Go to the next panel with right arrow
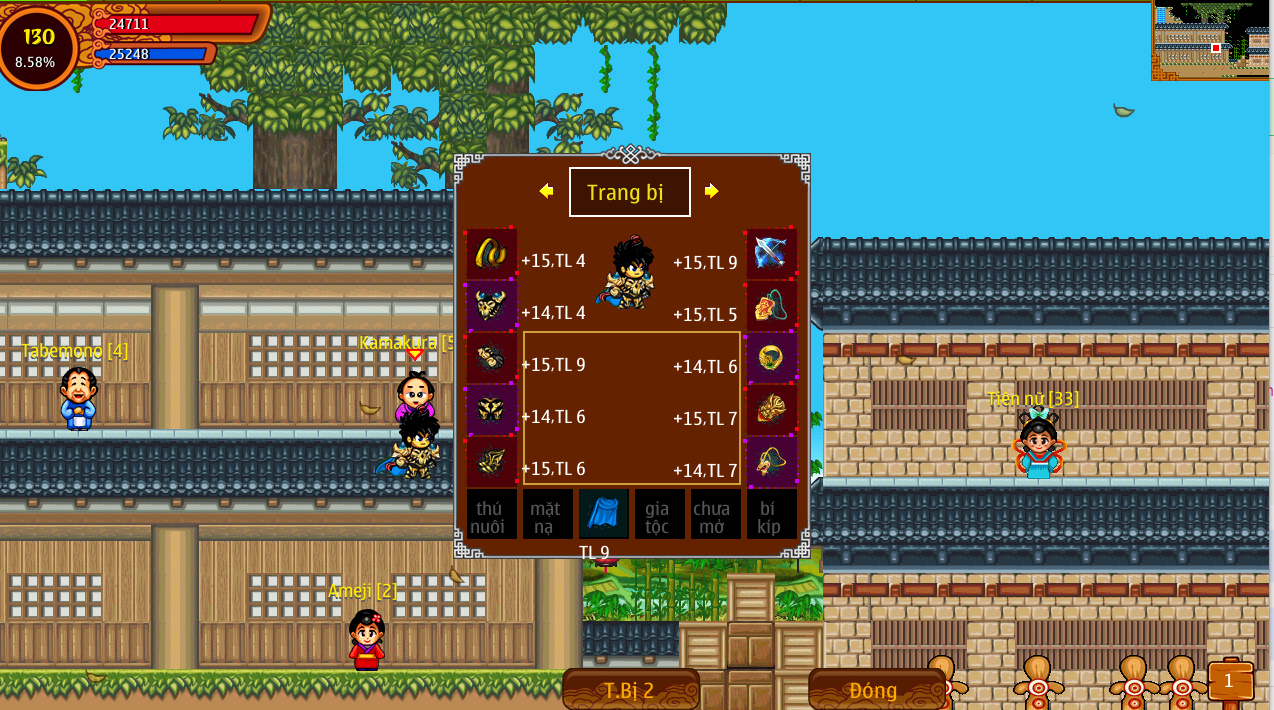 [711, 191]
